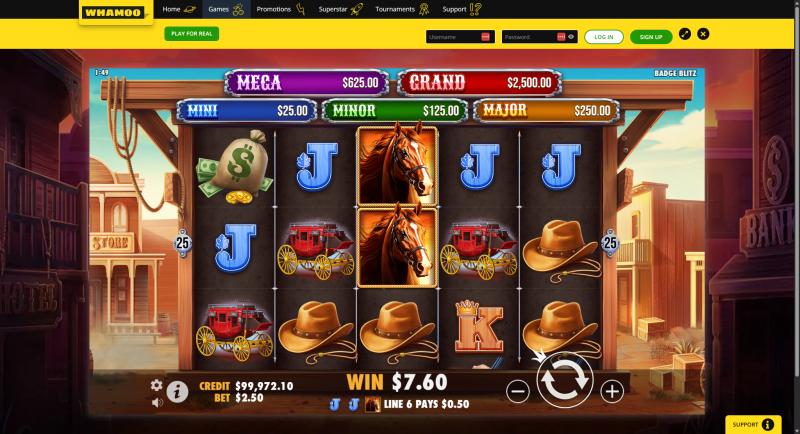Show password with the eye icon
The height and width of the screenshot is (434, 800).
click(x=571, y=36)
